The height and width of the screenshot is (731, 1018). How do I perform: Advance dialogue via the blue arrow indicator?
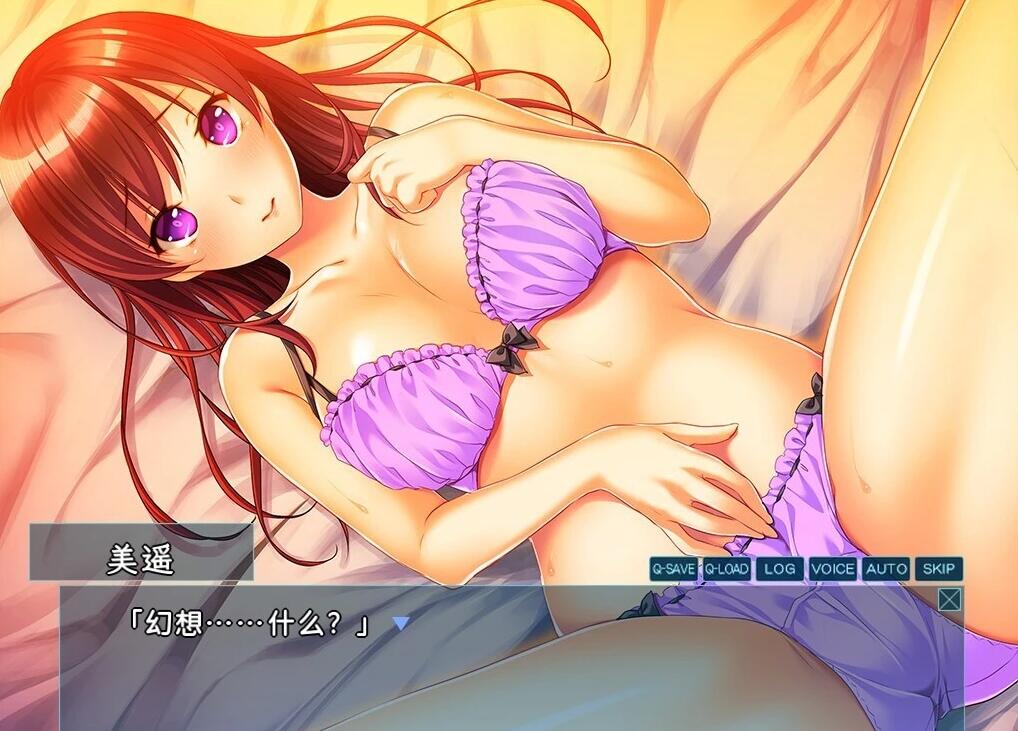pos(401,624)
